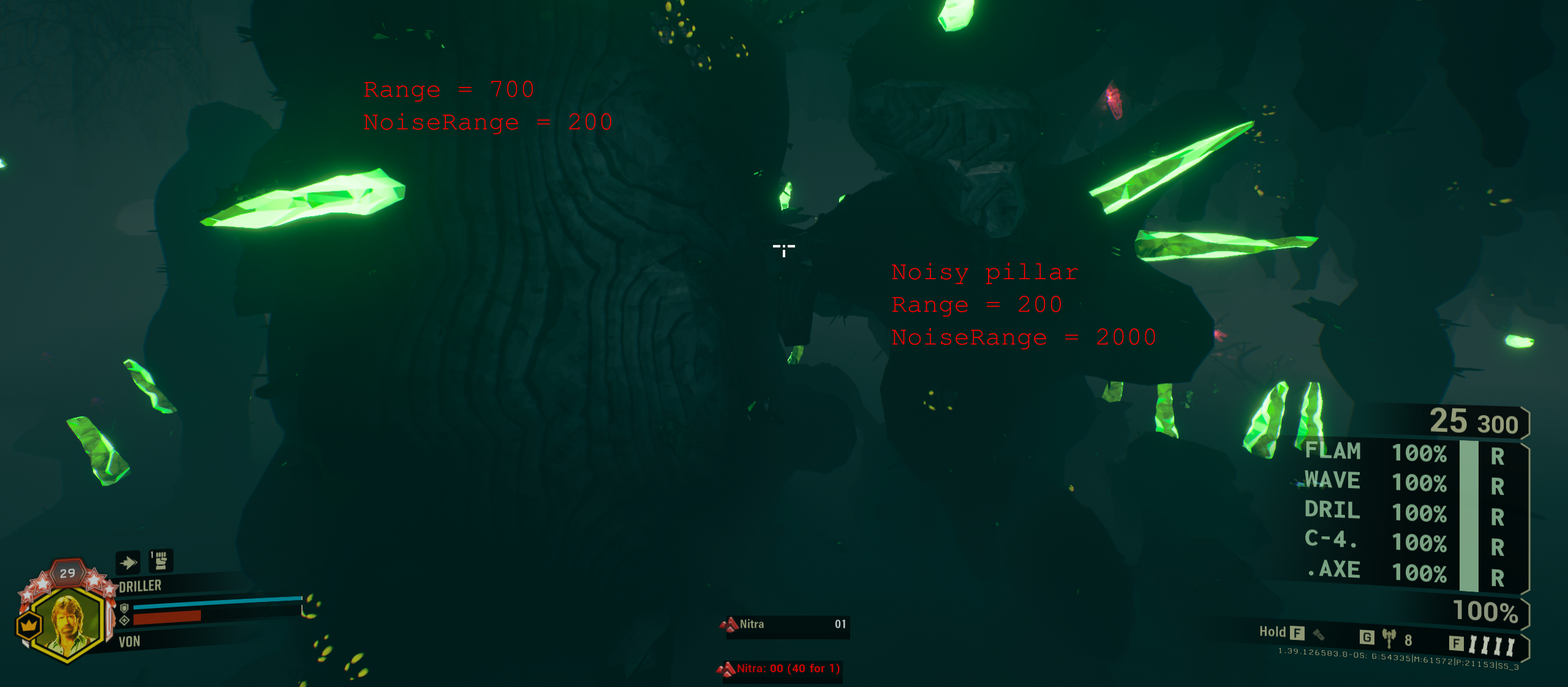
Task: Select the WAVE weapon entry
Action: pos(1334,481)
